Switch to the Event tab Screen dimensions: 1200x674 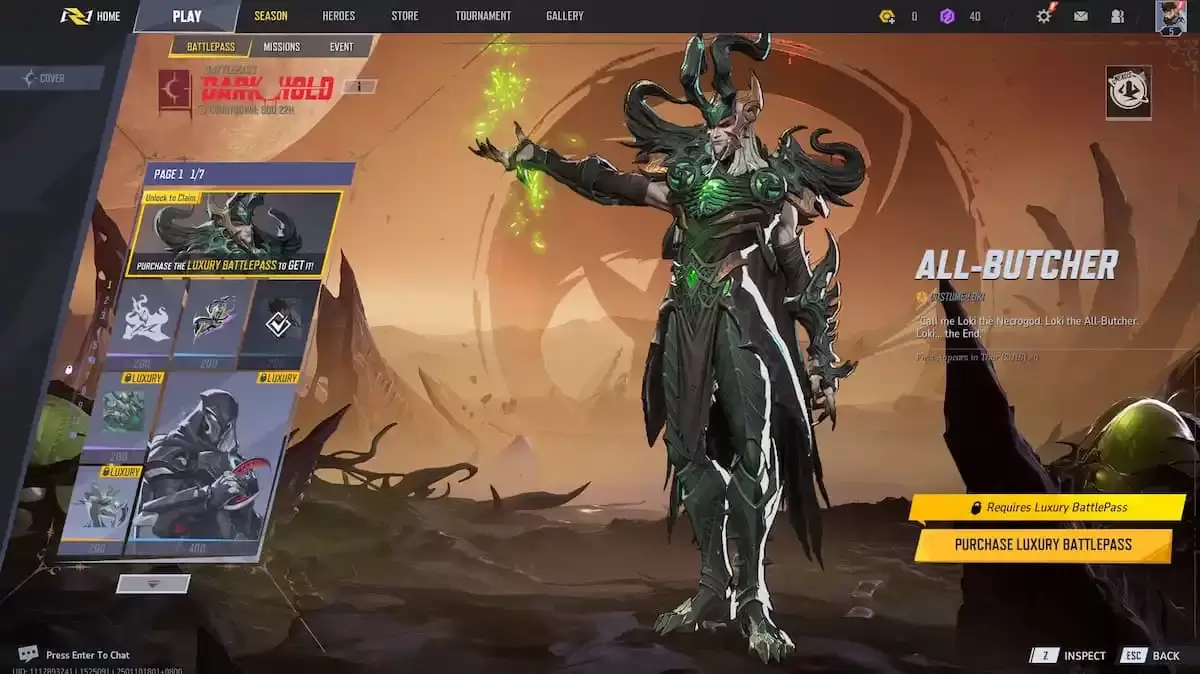341,47
